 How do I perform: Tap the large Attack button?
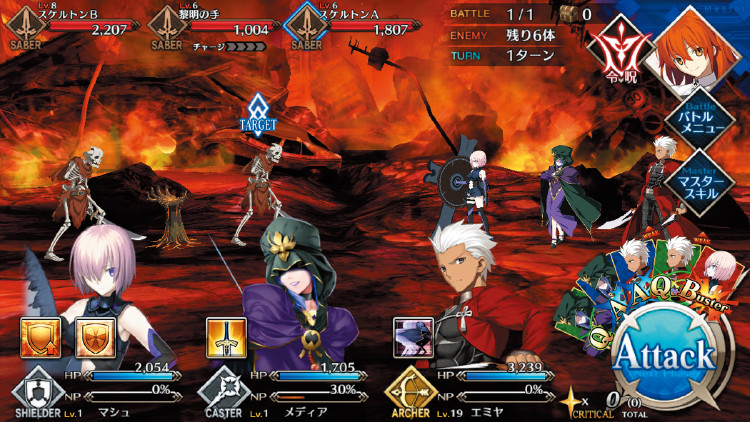(x=664, y=354)
